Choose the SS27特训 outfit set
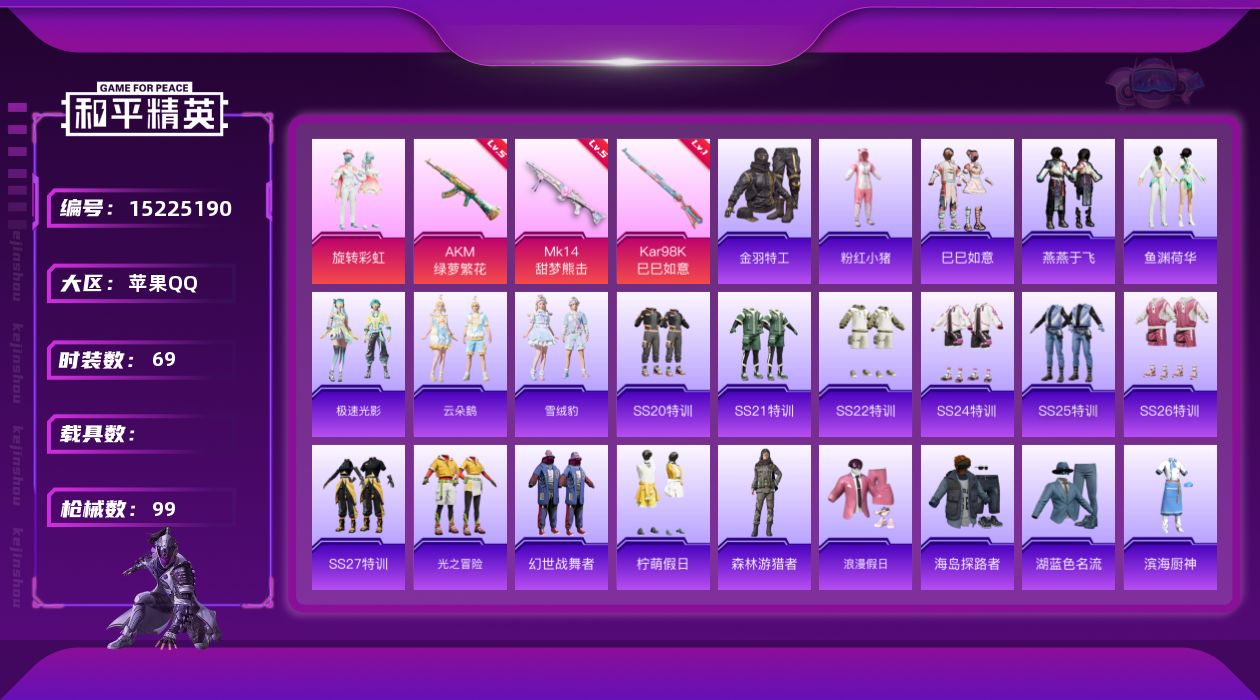The height and width of the screenshot is (700, 1260). [x=358, y=517]
